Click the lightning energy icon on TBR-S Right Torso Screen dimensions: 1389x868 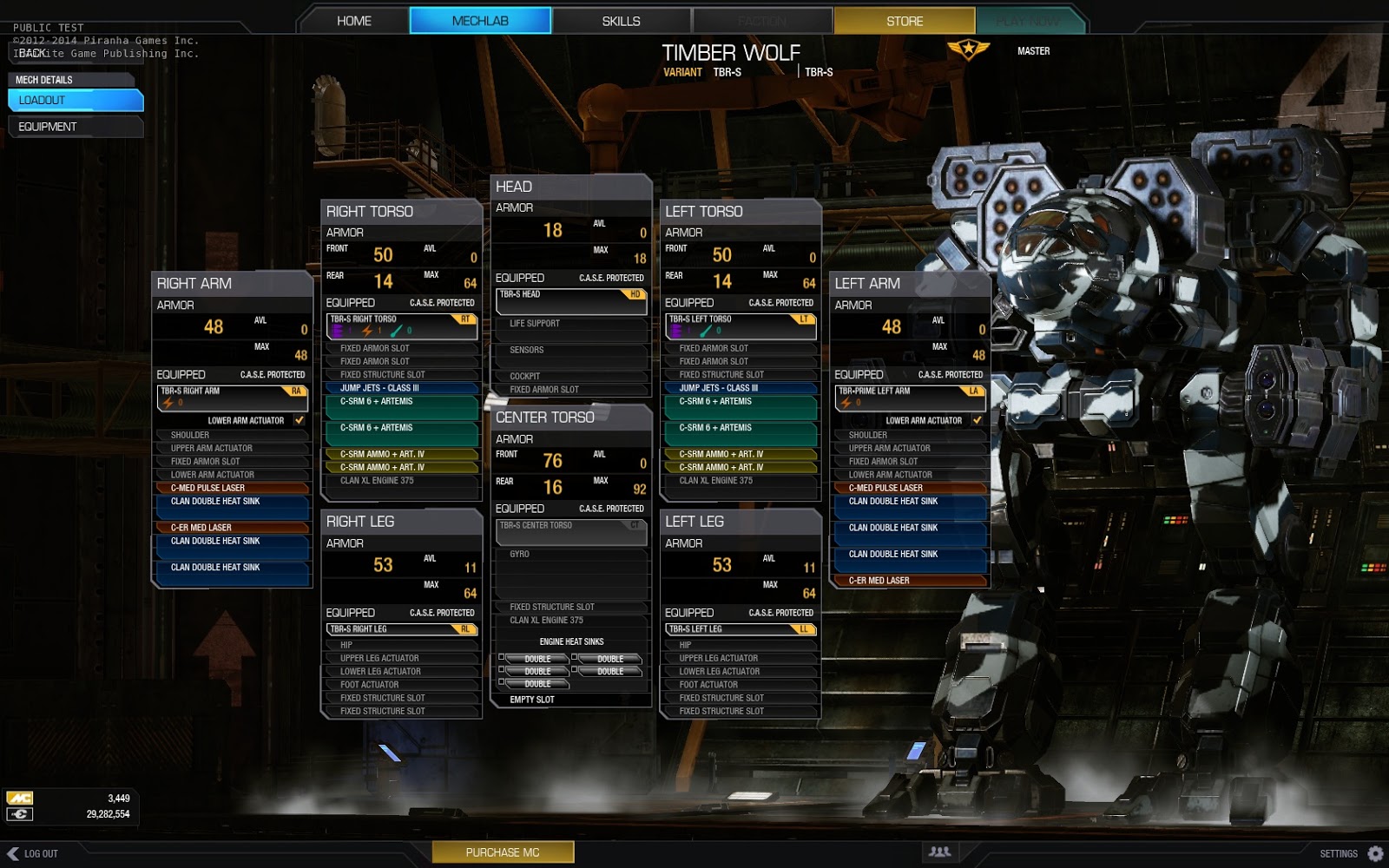(369, 332)
